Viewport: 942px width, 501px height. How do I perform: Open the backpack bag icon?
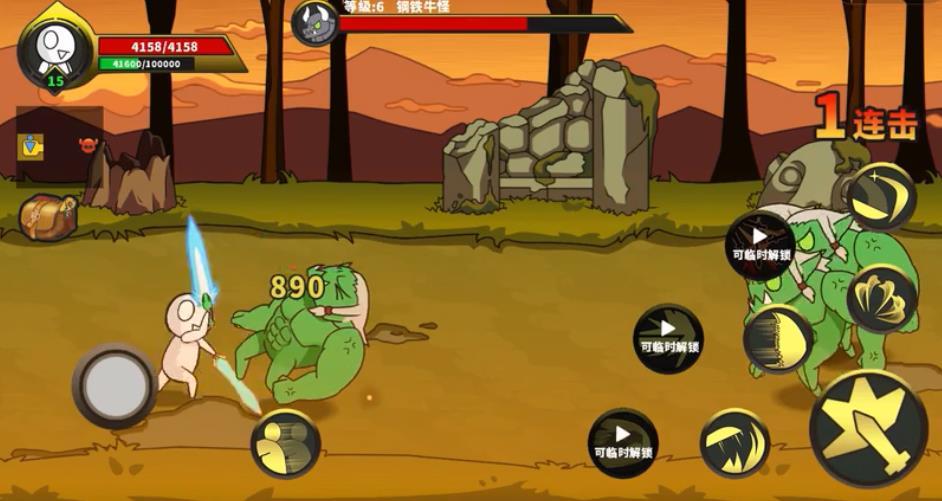click(48, 215)
